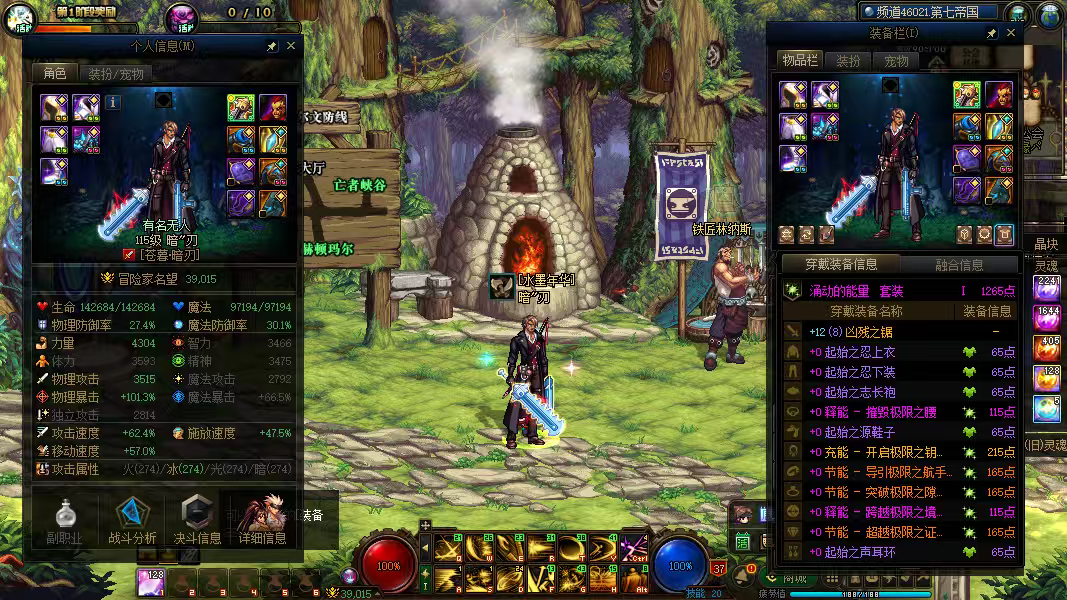The image size is (1067, 600).
Task: Click the 频道46021 第七帝国 channel selector
Action: coord(929,12)
